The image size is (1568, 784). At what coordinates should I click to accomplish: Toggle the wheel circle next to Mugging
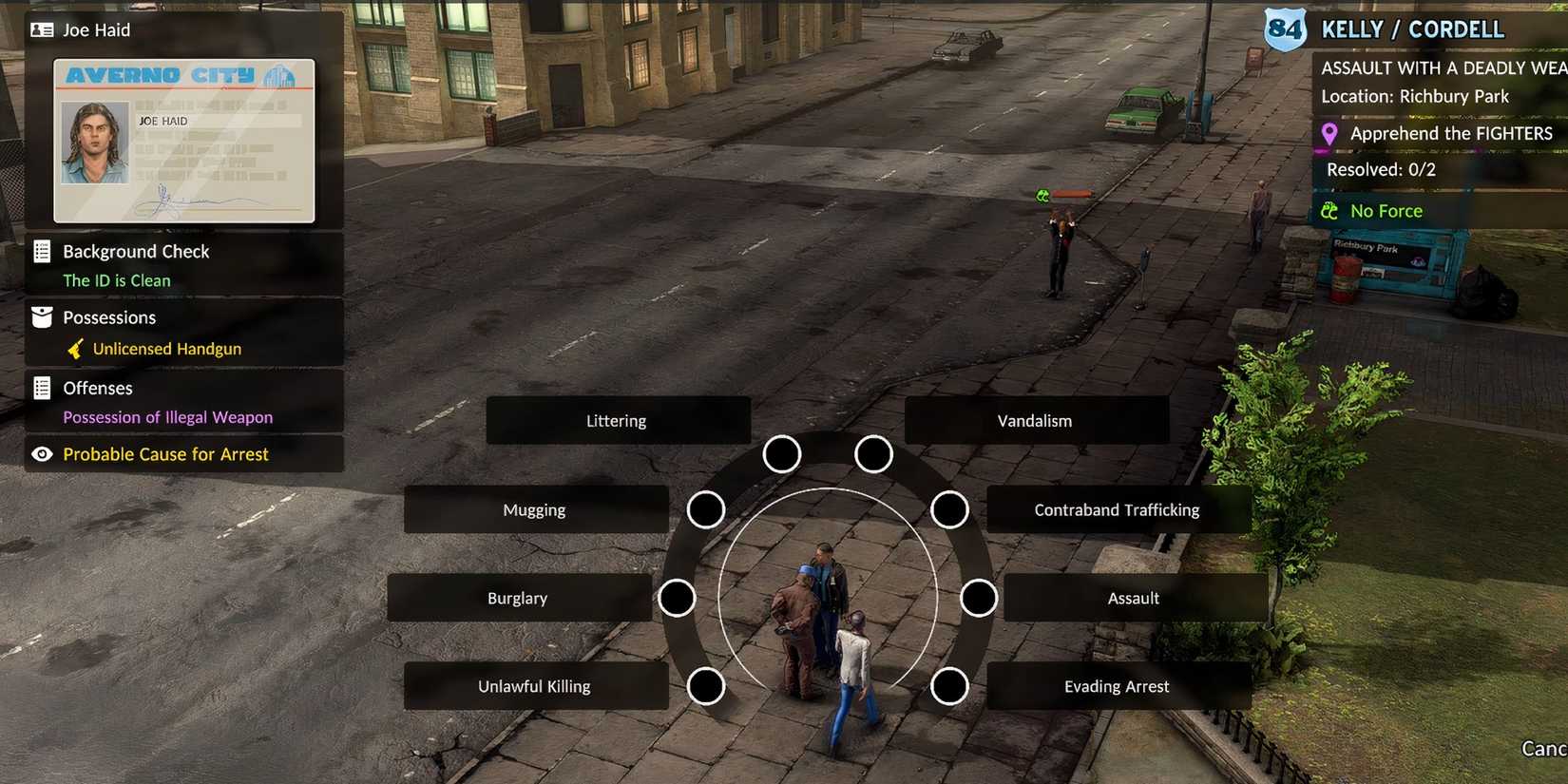(x=706, y=509)
